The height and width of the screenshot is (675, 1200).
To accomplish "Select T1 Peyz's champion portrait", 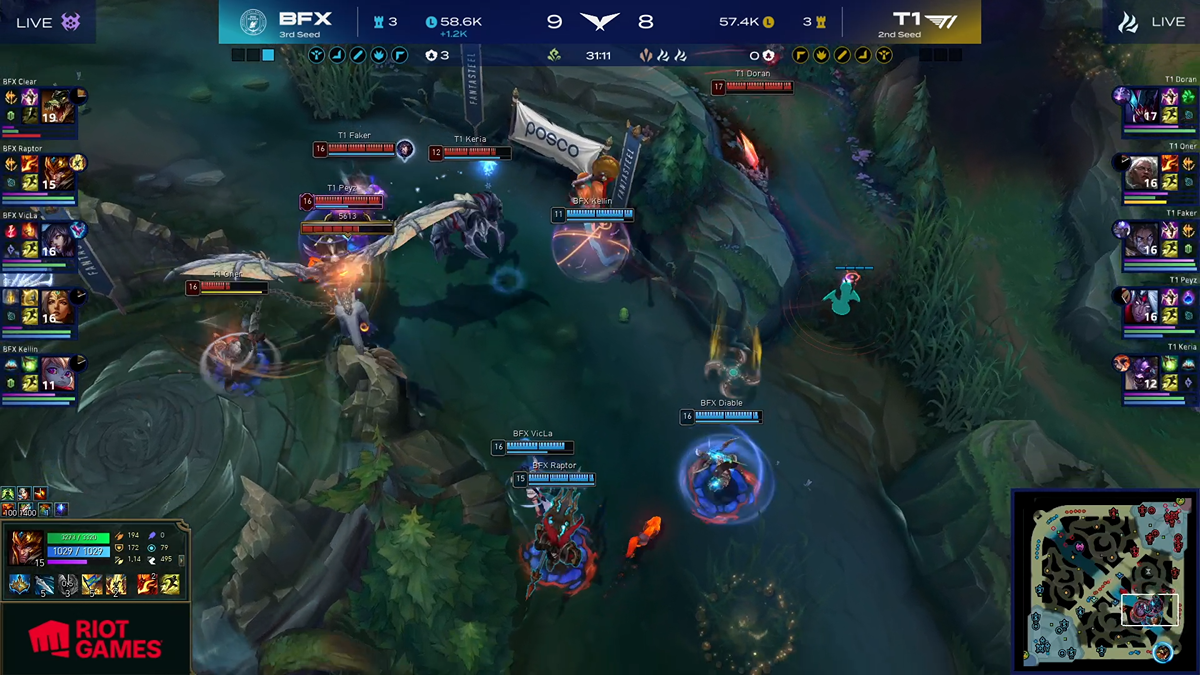I will click(1142, 306).
